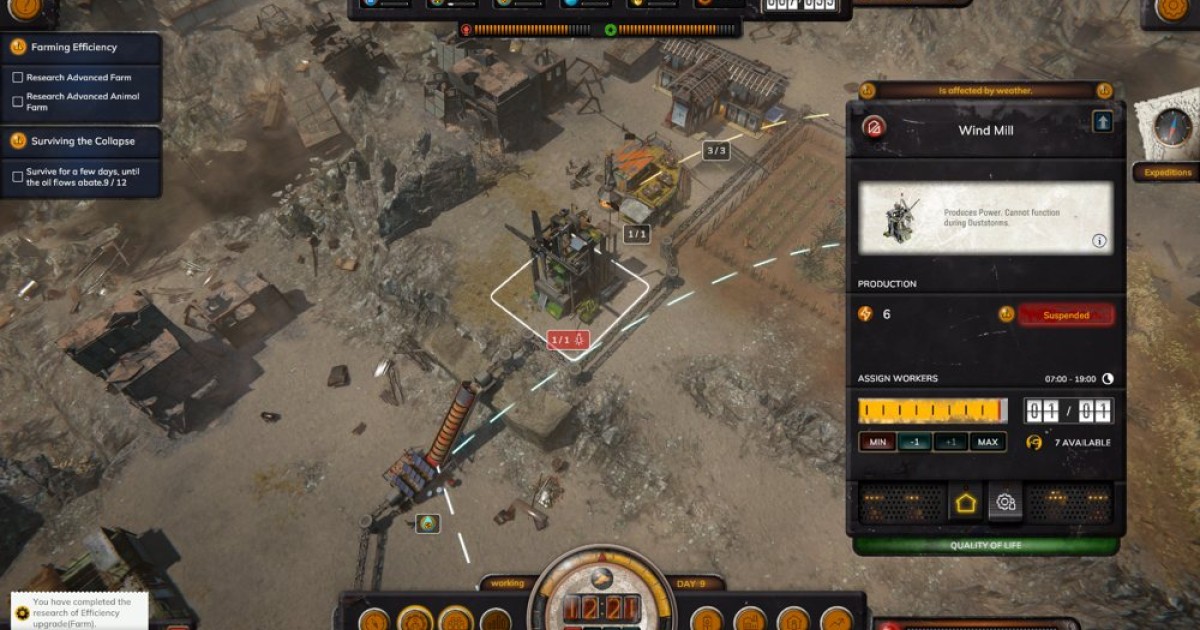Click the 1/1 microphone label under the windmill
The width and height of the screenshot is (1200, 630).
(x=568, y=340)
